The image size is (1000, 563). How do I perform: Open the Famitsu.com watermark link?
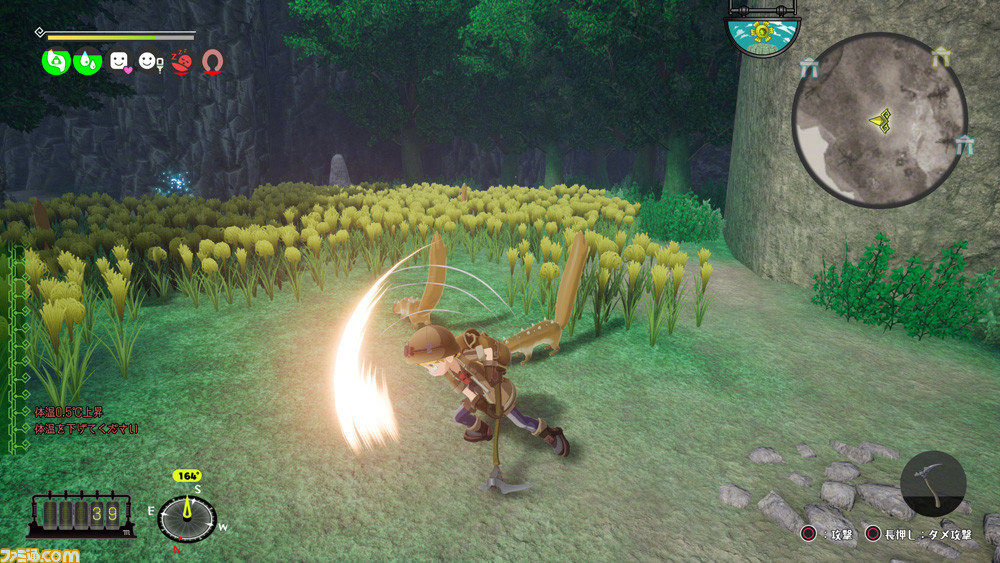tap(40, 553)
